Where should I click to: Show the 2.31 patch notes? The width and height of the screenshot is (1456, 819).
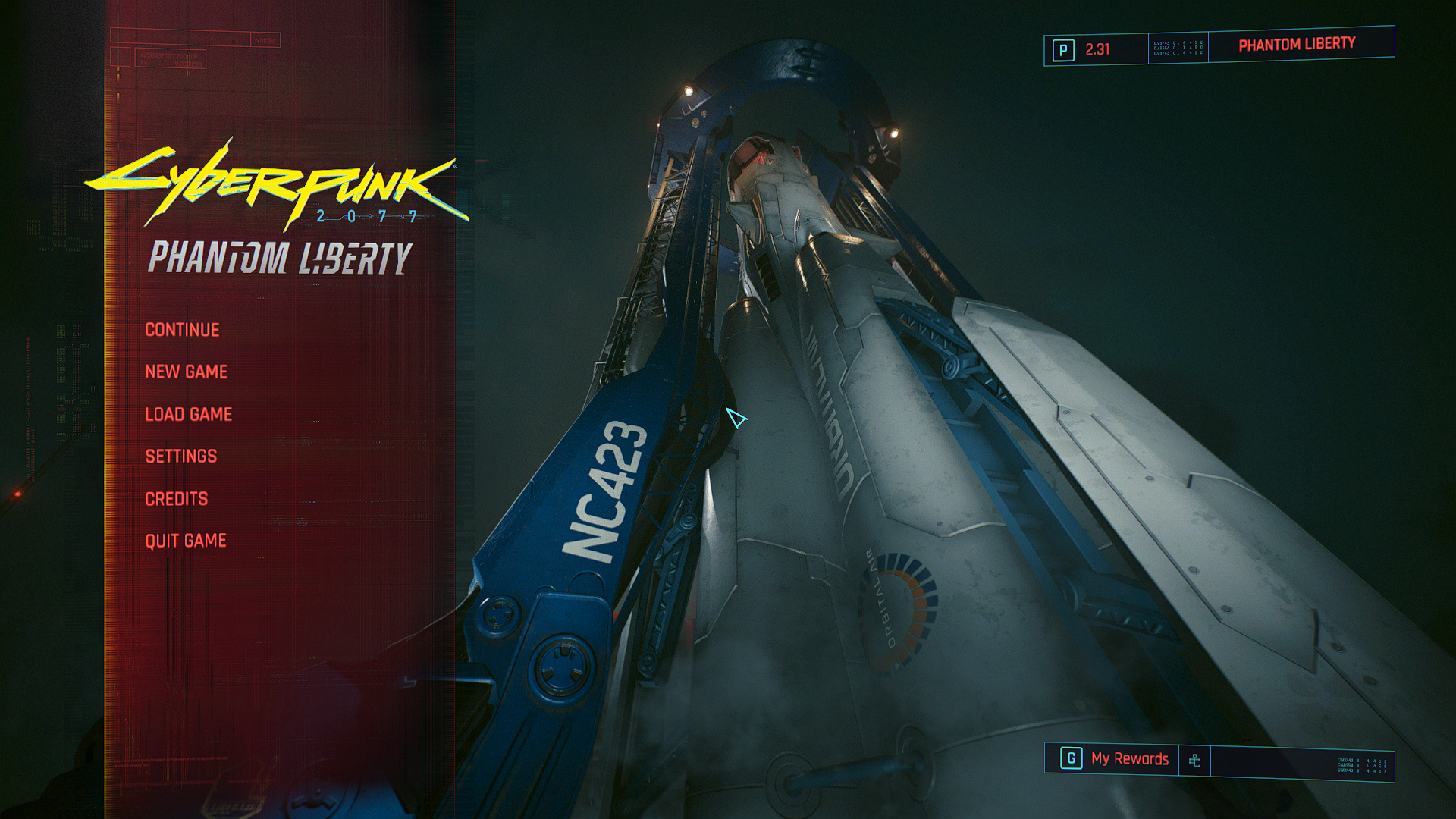[x=1096, y=50]
